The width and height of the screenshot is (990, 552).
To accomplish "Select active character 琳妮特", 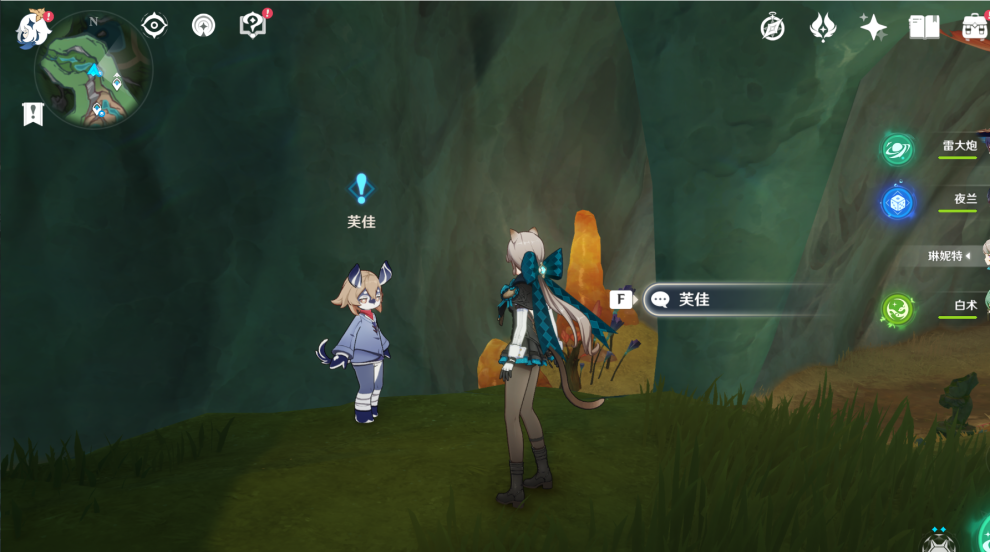I will tap(948, 256).
